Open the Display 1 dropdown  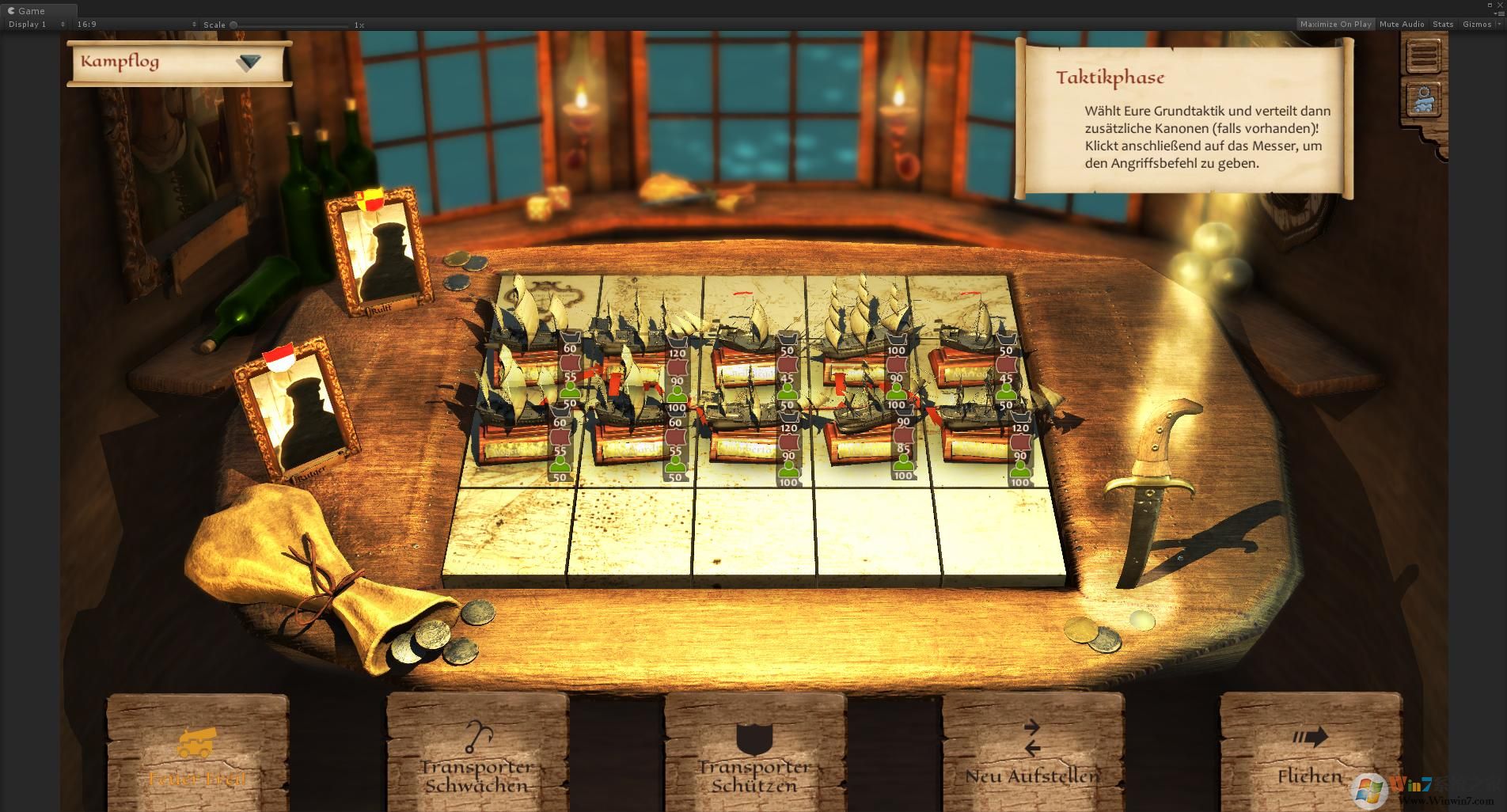coord(36,25)
